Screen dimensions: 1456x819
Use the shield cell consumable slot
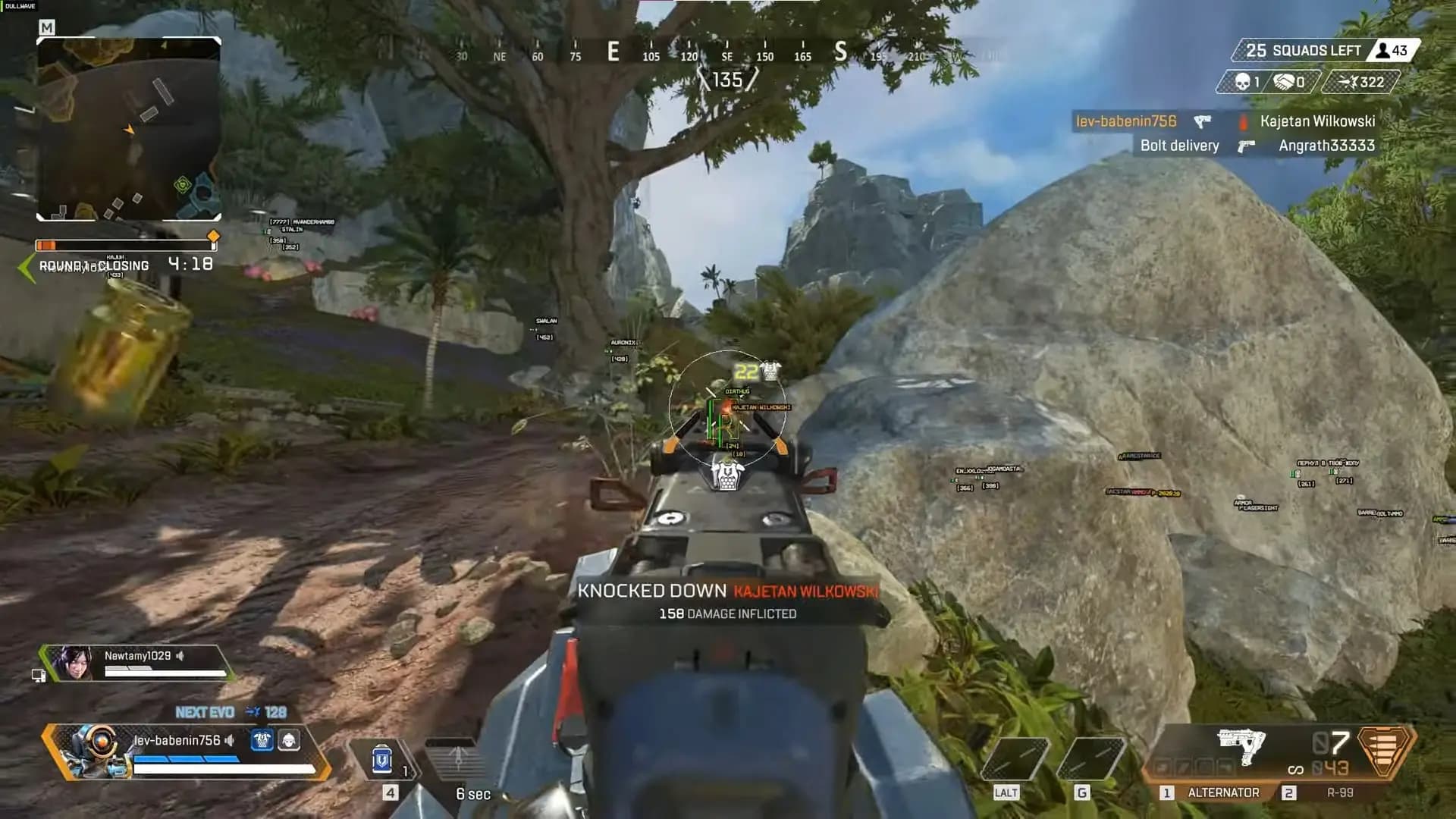[x=383, y=760]
